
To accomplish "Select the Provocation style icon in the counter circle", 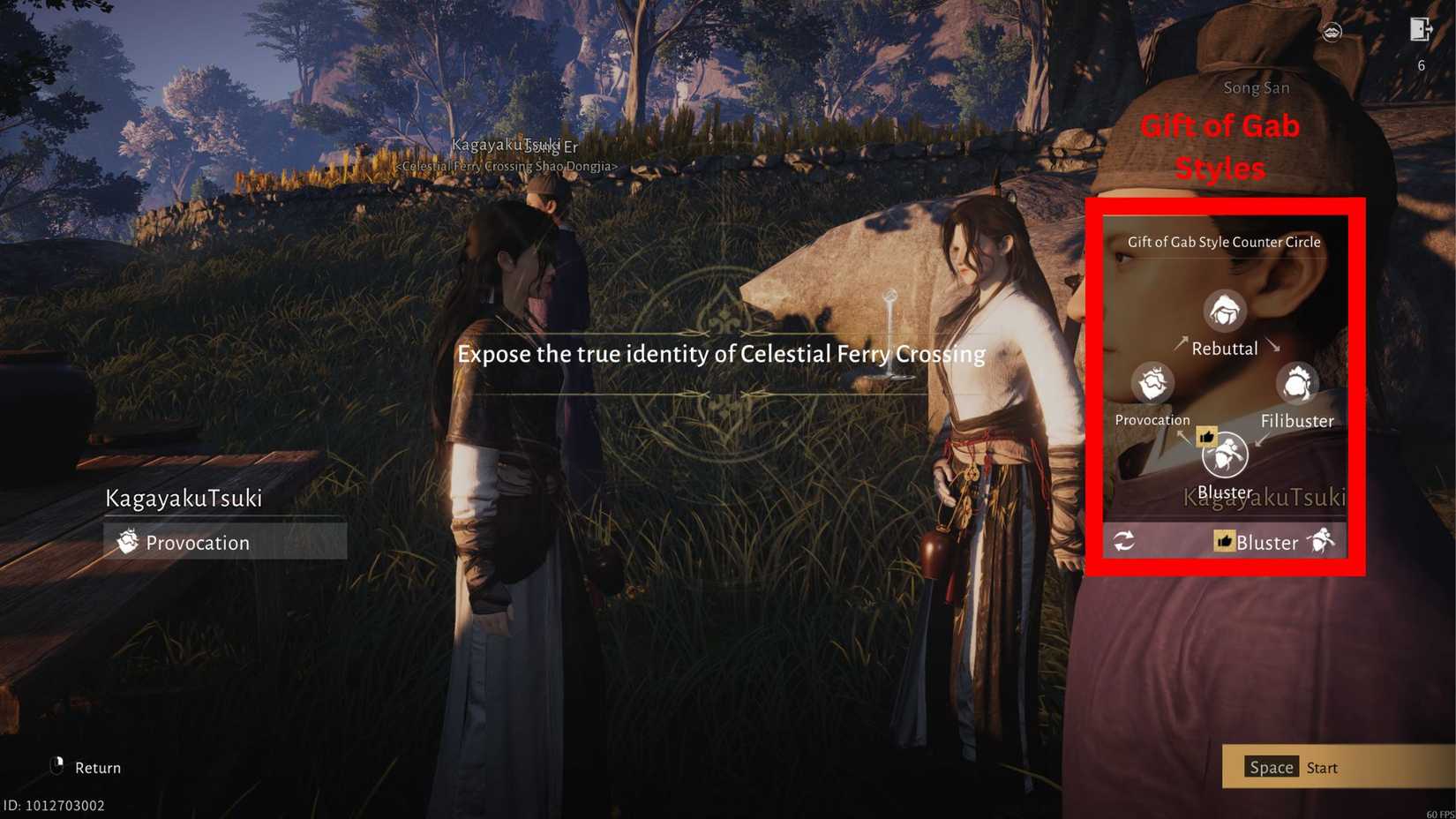I will coord(1152,384).
